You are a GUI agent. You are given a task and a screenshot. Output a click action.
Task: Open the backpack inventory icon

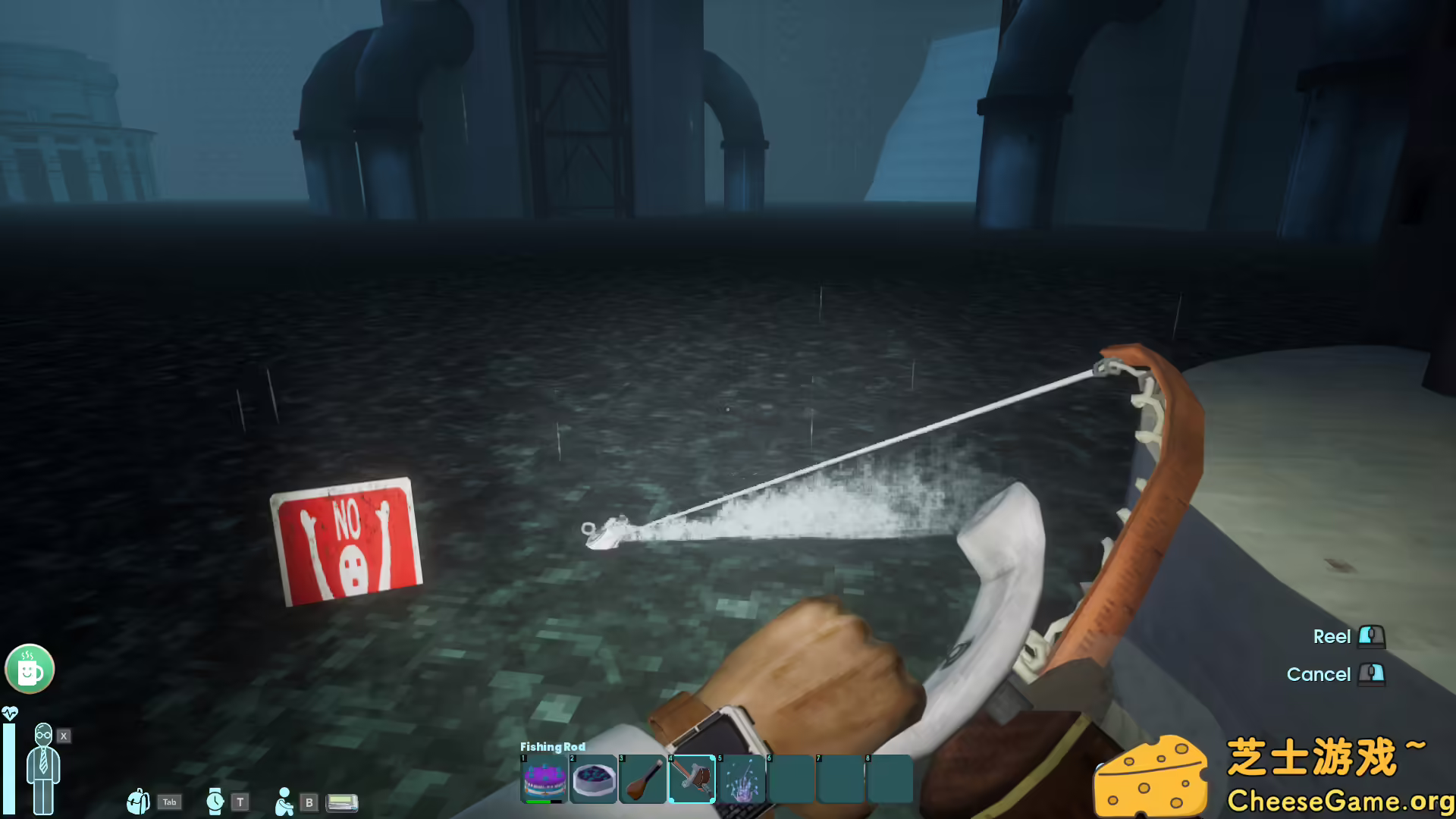point(139,802)
